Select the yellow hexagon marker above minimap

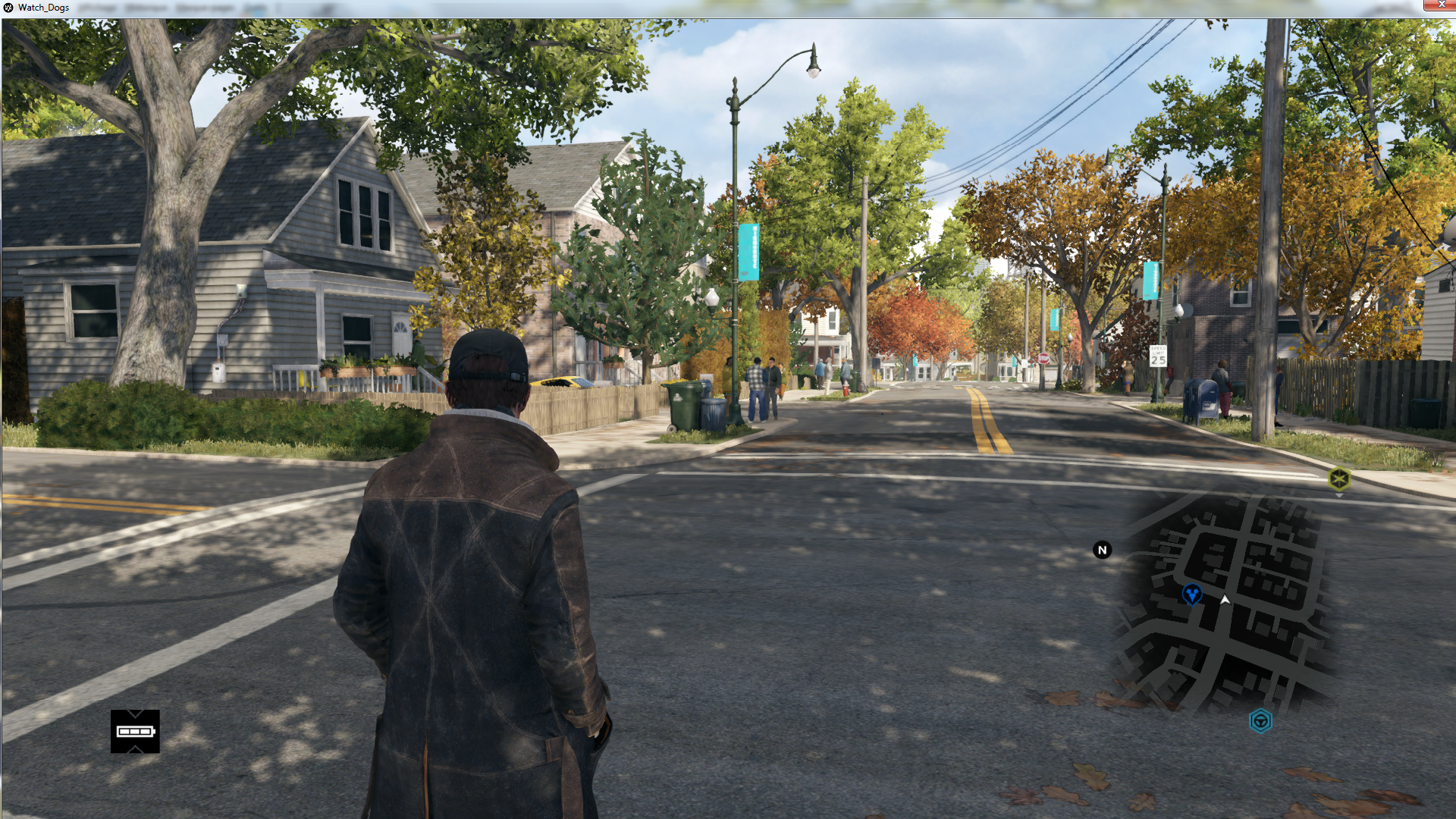coord(1339,479)
